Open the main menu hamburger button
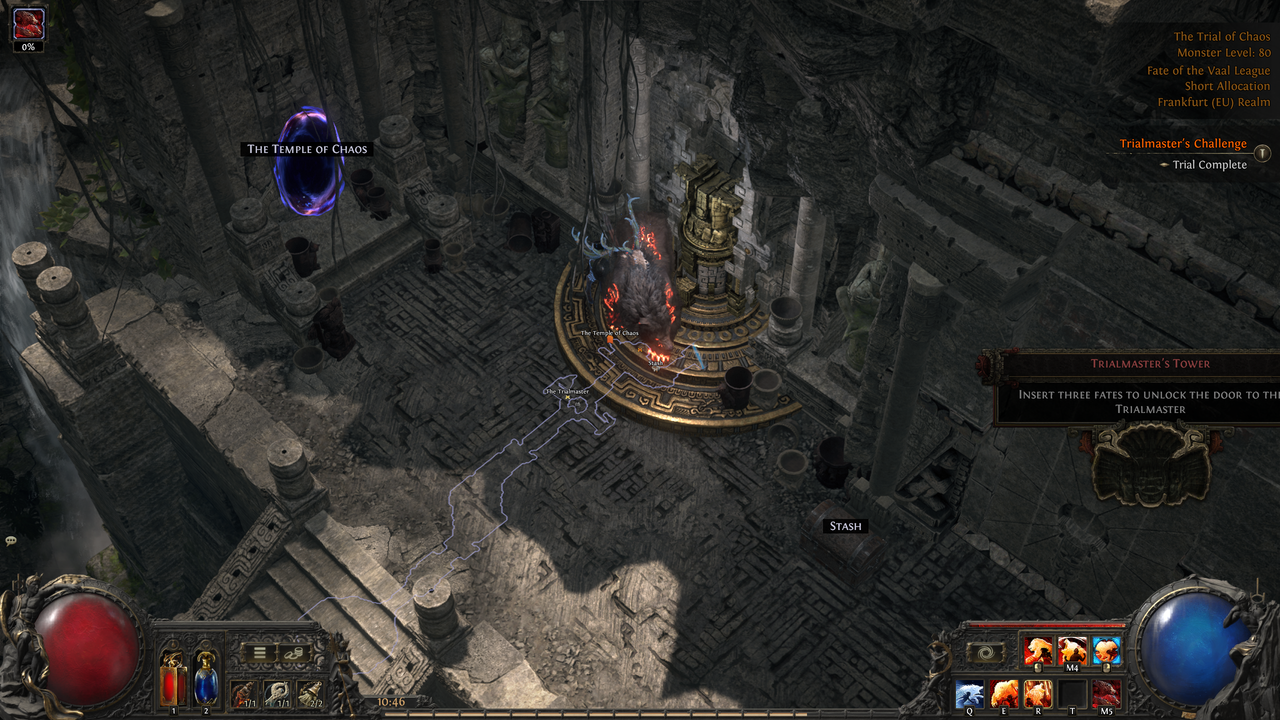 click(260, 653)
